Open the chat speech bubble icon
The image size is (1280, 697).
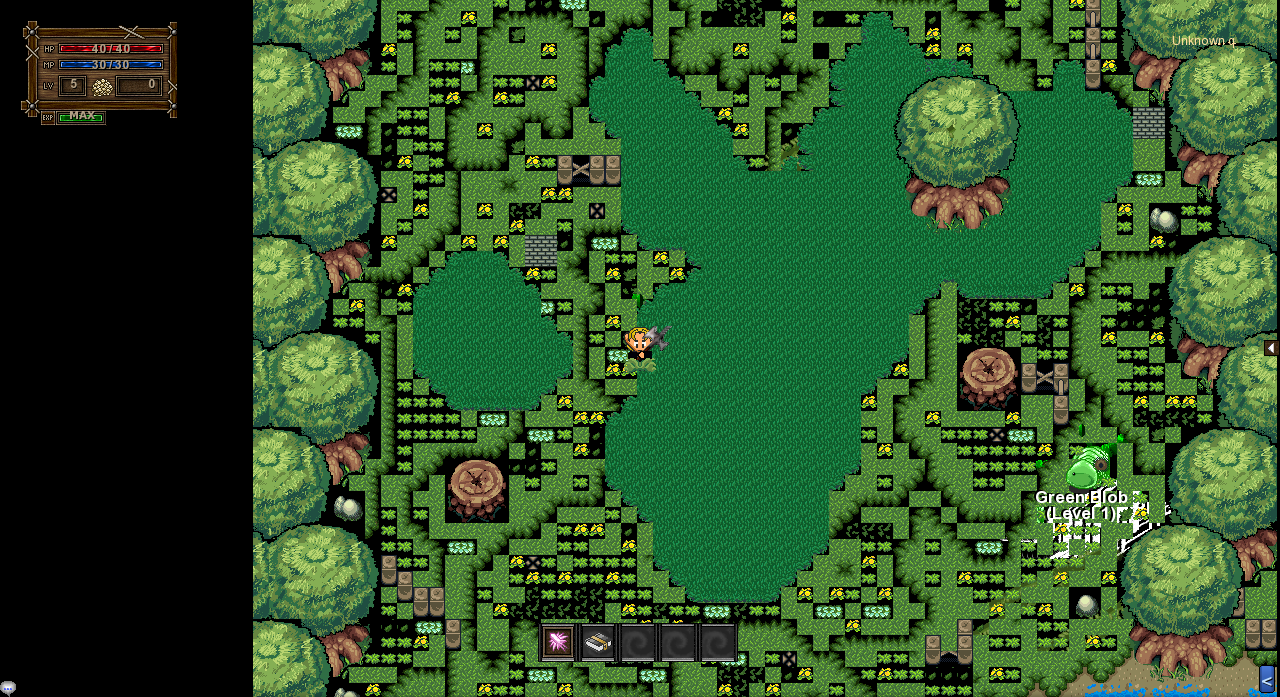(x=8, y=687)
